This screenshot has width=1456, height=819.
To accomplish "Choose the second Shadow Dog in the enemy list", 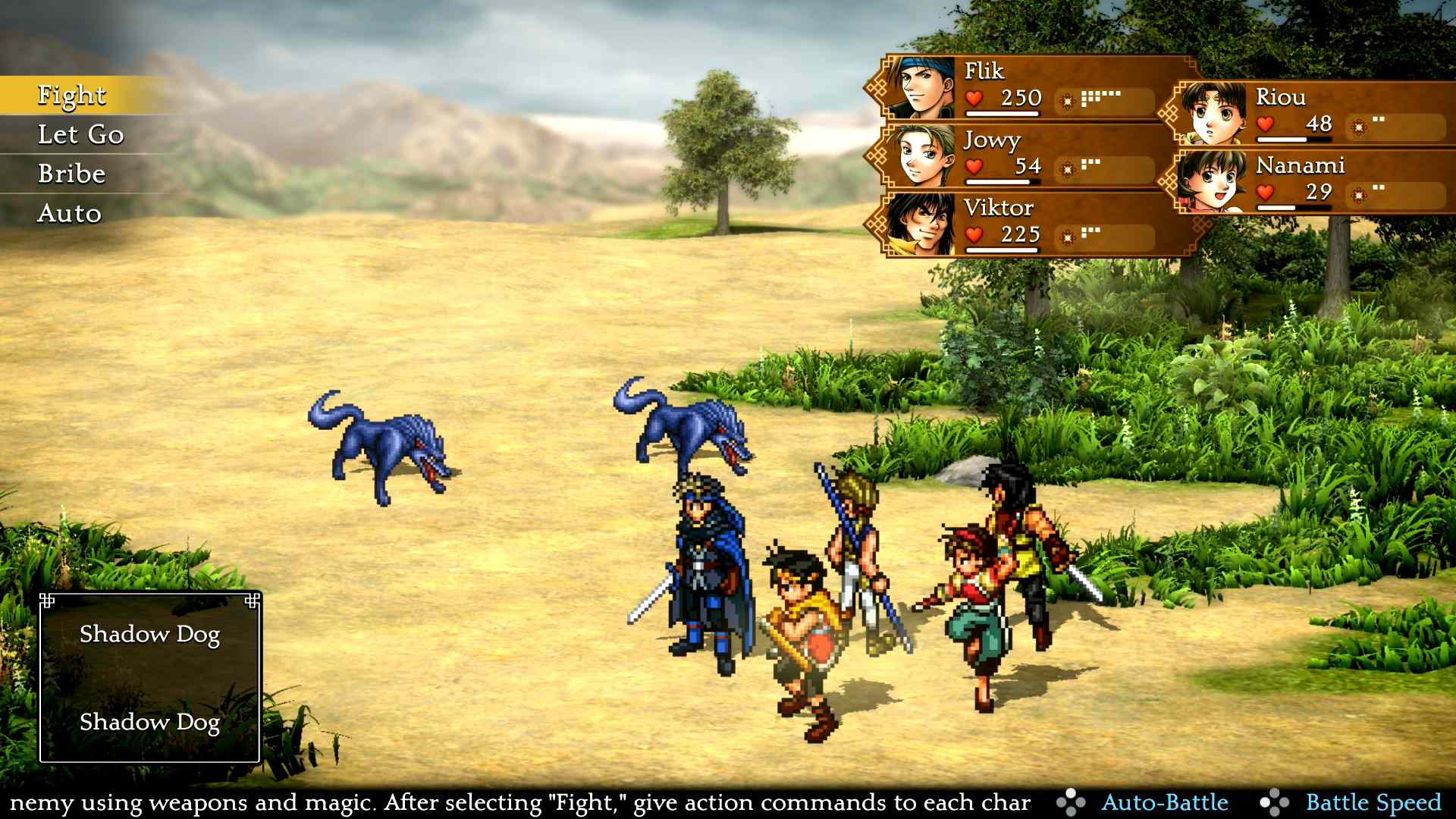I will (x=150, y=722).
